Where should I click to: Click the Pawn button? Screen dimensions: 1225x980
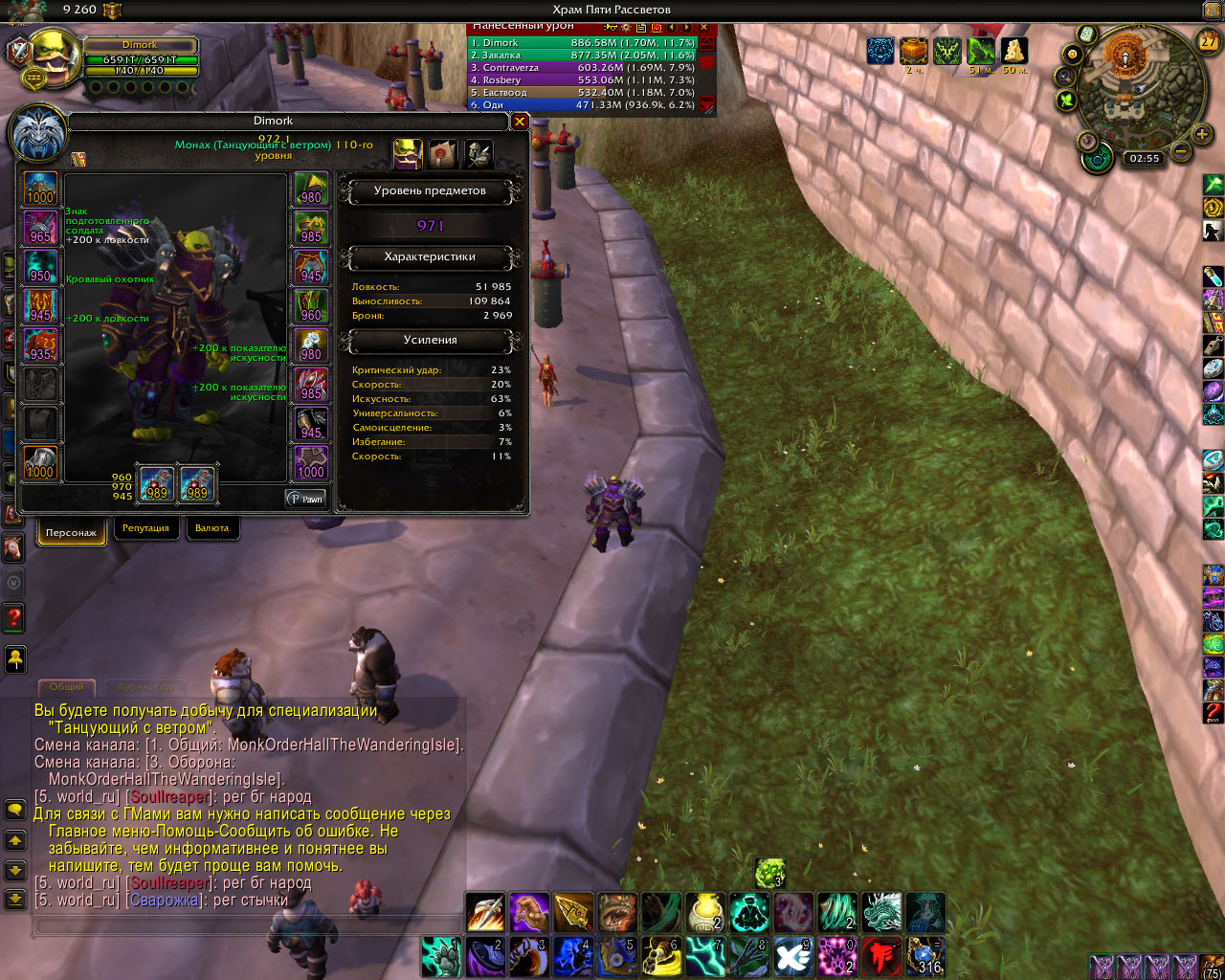(306, 499)
